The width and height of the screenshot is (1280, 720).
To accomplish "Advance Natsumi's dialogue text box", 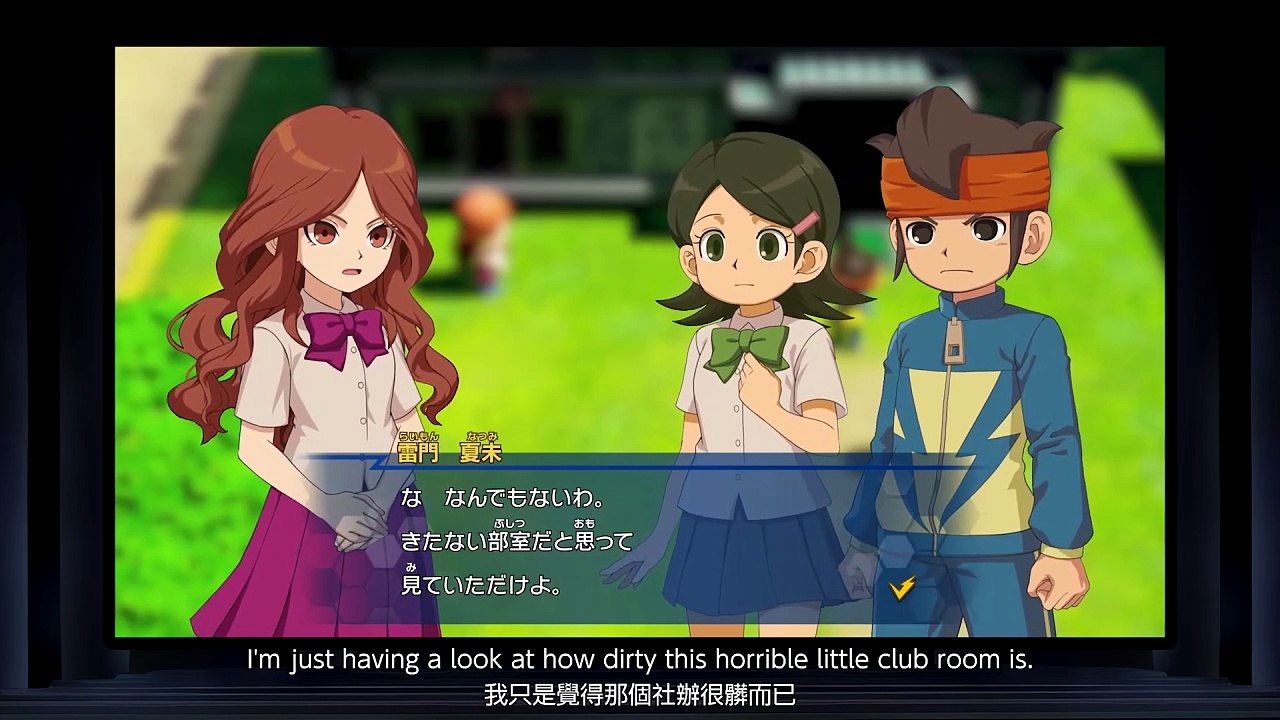I will point(640,540).
